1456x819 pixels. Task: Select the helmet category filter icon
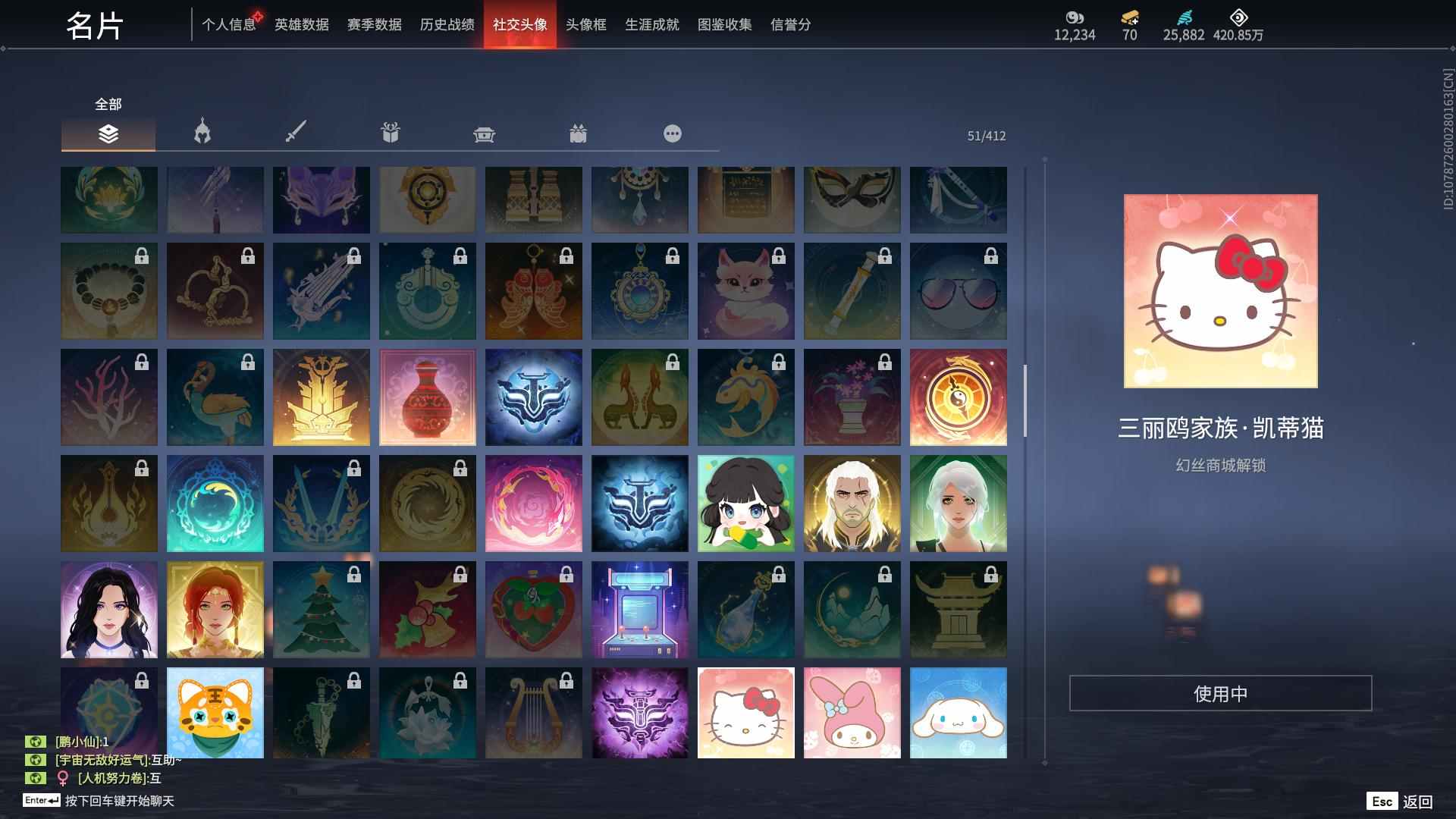(201, 133)
